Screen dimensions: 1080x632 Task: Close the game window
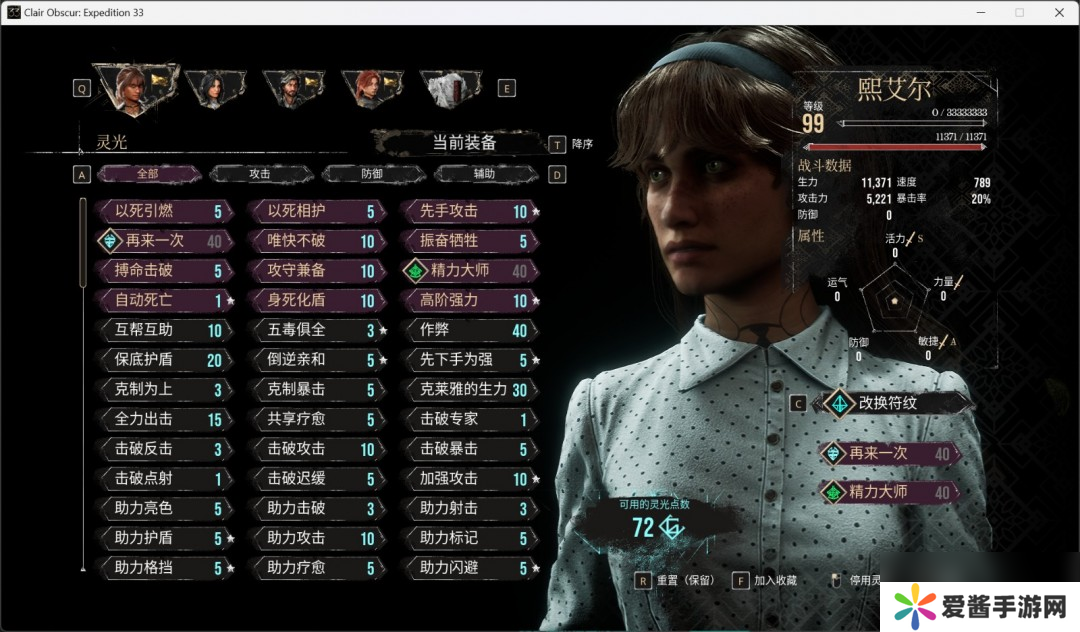(x=1056, y=12)
